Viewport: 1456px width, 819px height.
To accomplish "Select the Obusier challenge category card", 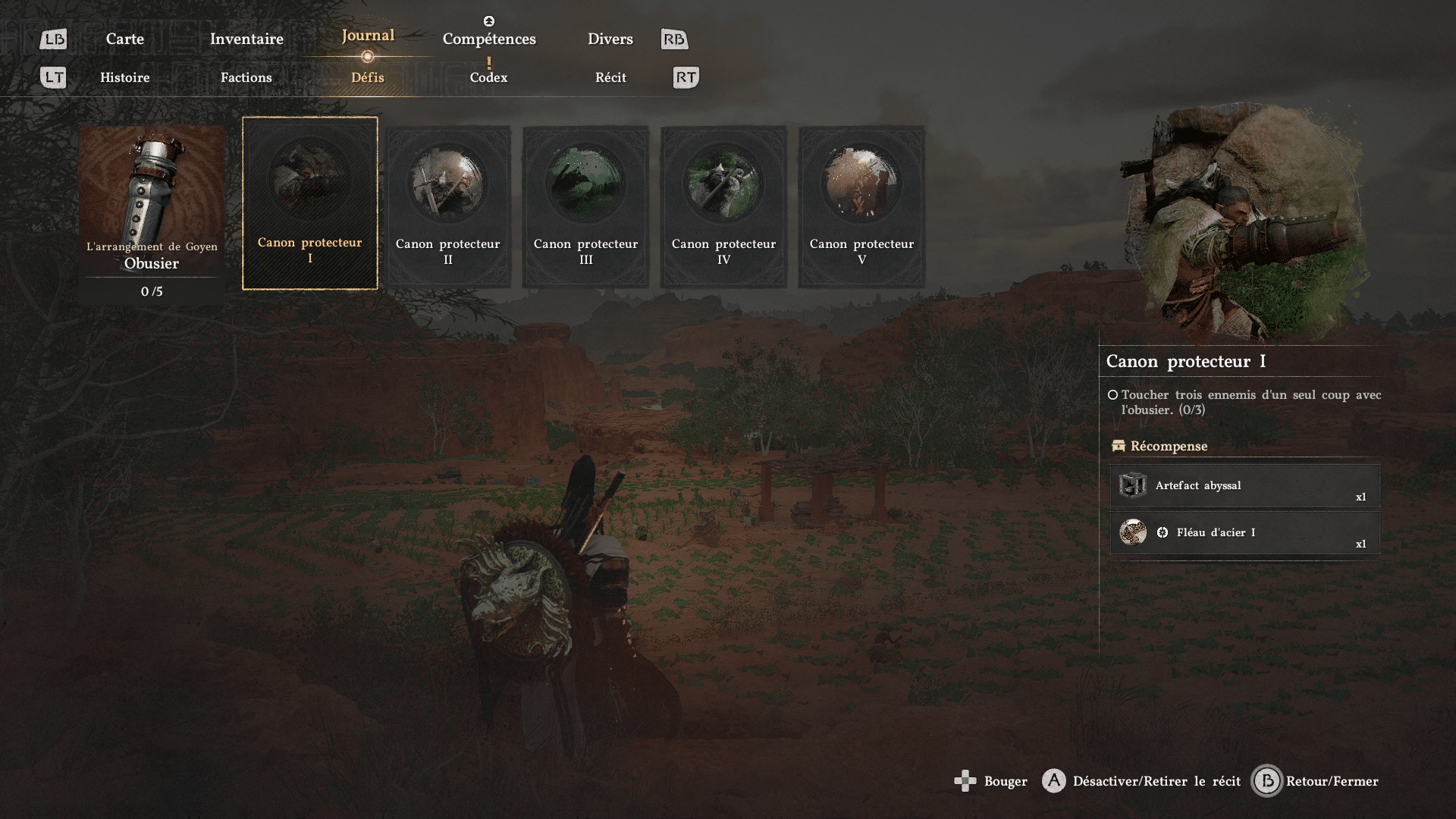I will (x=152, y=214).
